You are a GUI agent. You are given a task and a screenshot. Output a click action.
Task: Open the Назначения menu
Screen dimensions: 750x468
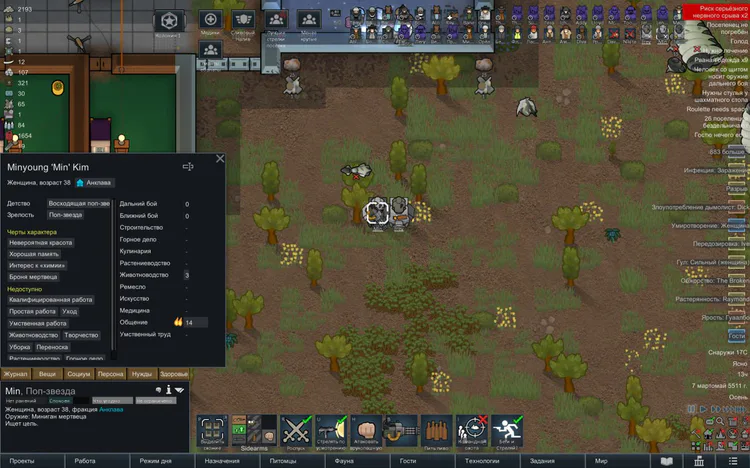click(x=222, y=461)
